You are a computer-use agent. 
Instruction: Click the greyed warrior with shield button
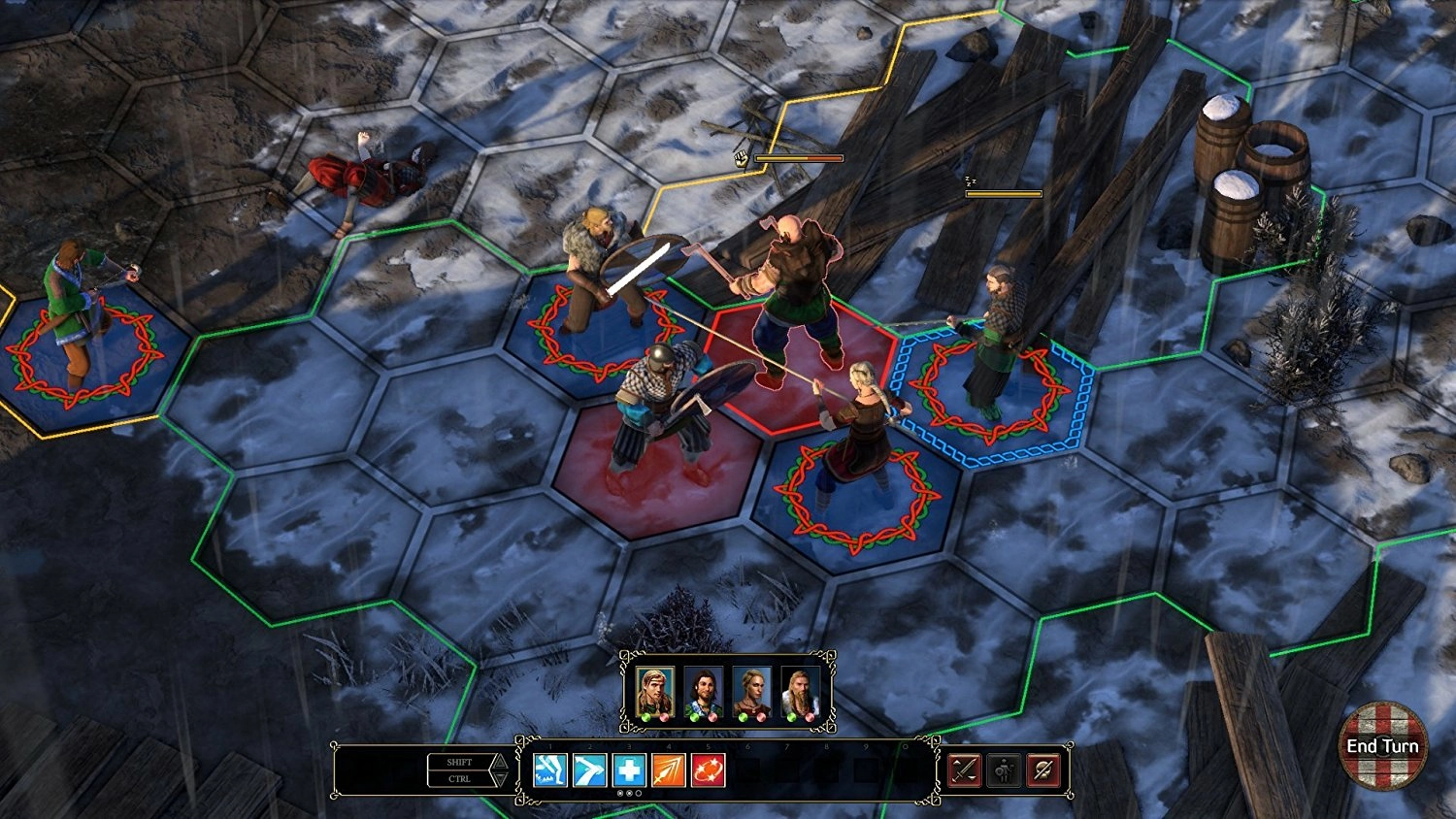pos(1004,770)
